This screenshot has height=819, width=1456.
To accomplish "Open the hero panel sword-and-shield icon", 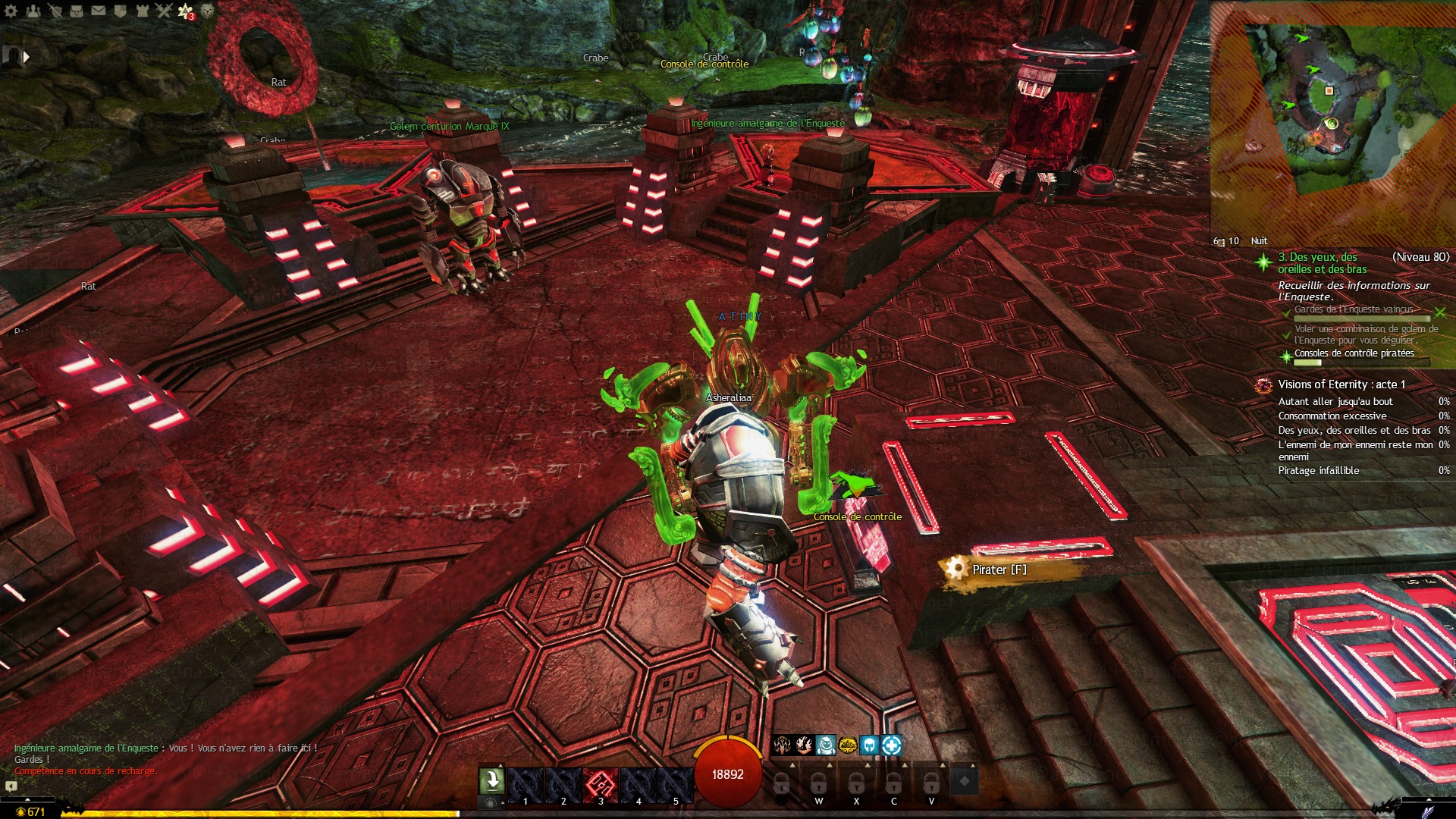I will [x=55, y=11].
